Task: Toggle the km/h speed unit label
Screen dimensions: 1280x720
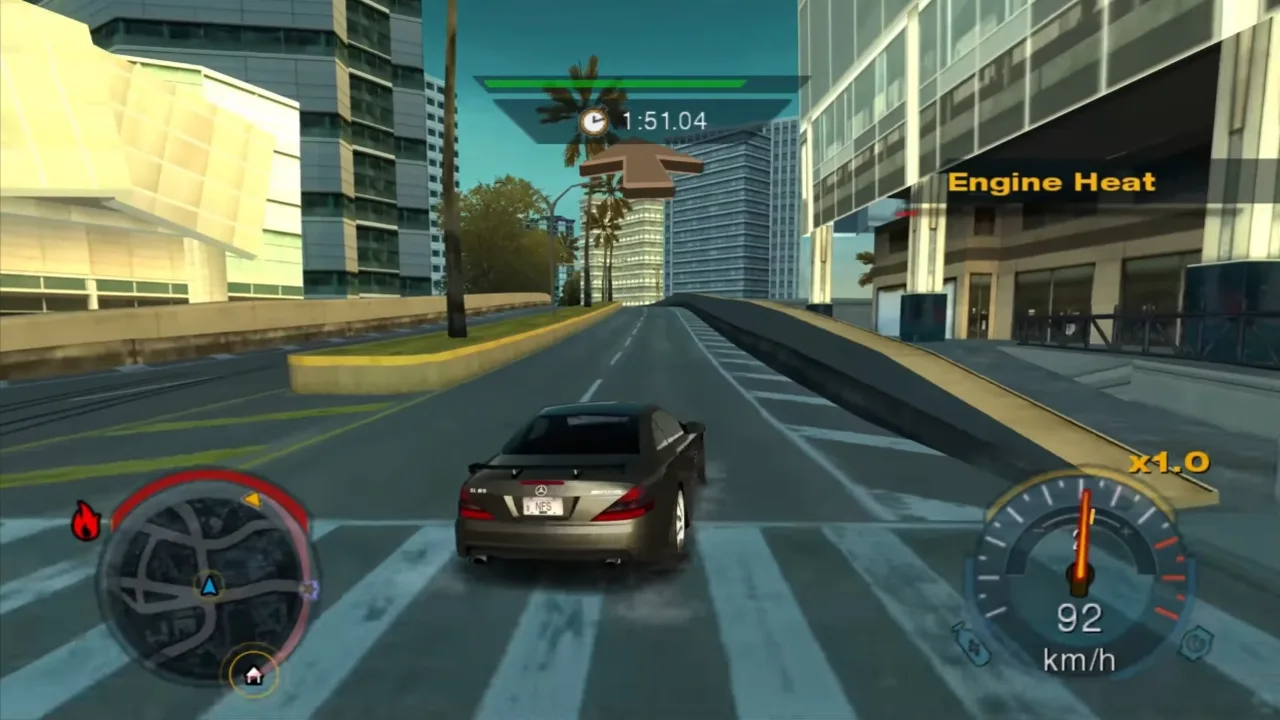Action: tap(1080, 658)
